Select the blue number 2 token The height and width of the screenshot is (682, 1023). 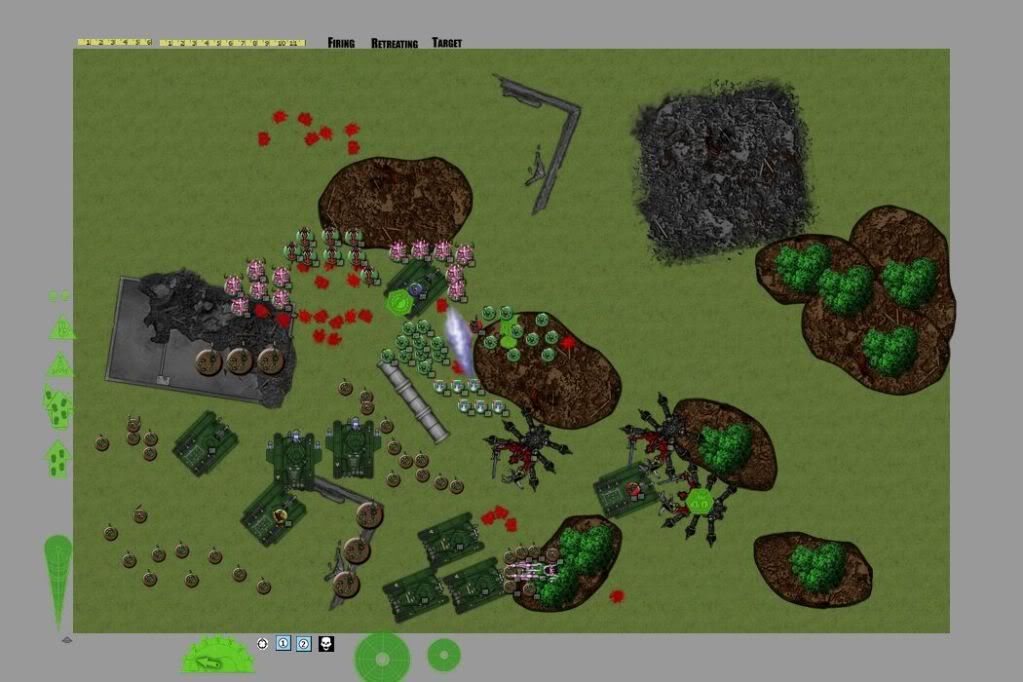304,643
